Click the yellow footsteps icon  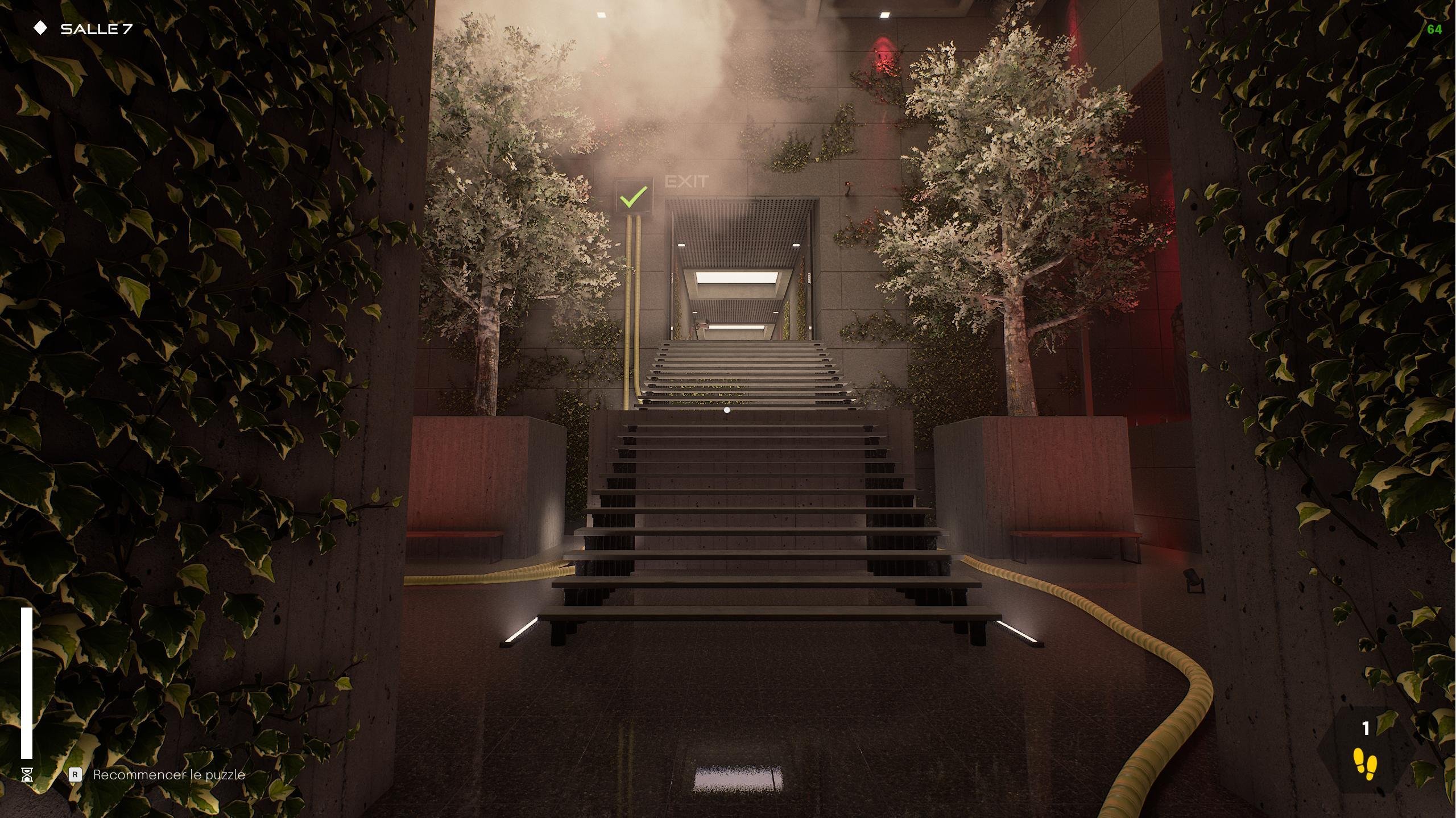click(x=1365, y=763)
